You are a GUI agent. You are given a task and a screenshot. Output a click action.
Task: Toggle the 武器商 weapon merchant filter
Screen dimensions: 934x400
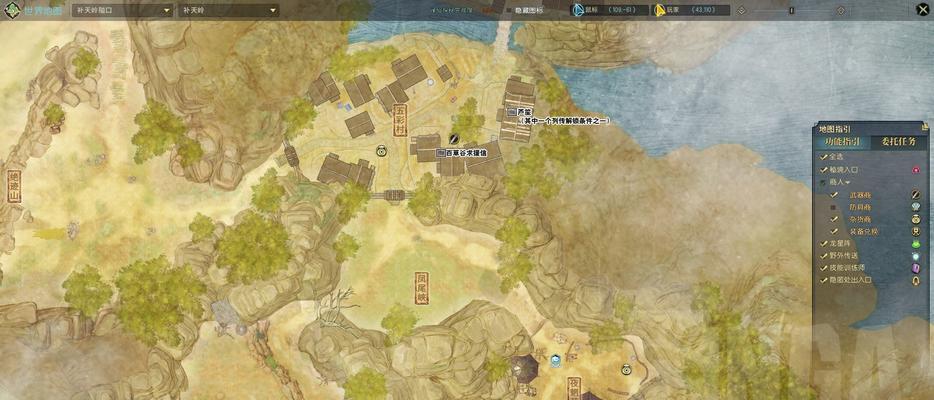click(x=834, y=195)
